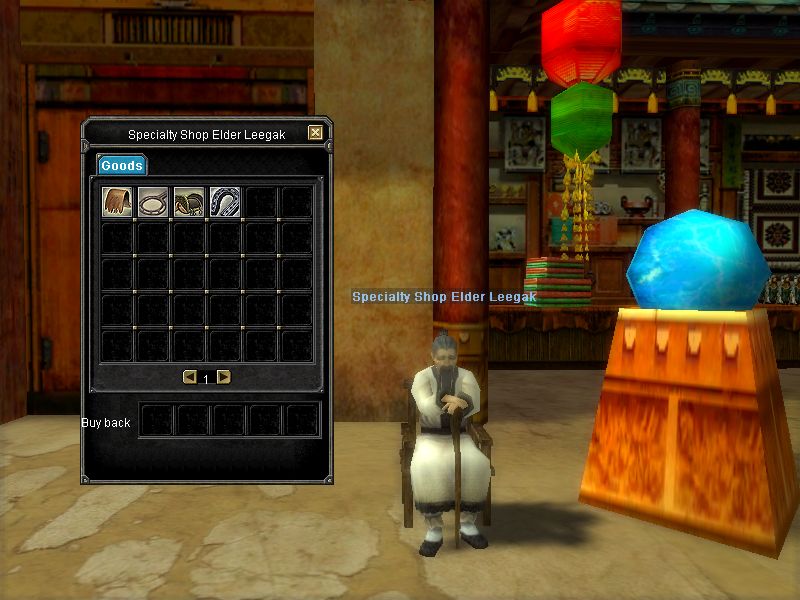
Task: Pick the coiled rope lasso item
Action: point(153,202)
